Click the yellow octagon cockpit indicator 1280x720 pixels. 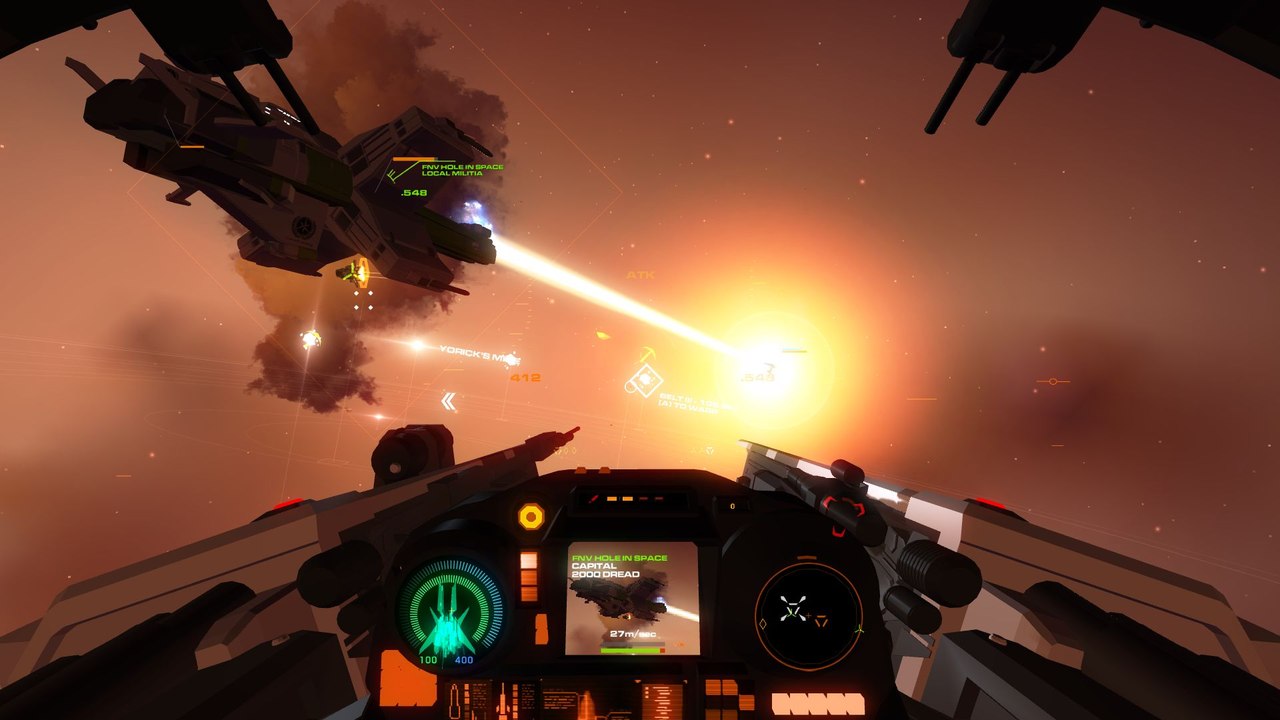(x=531, y=516)
